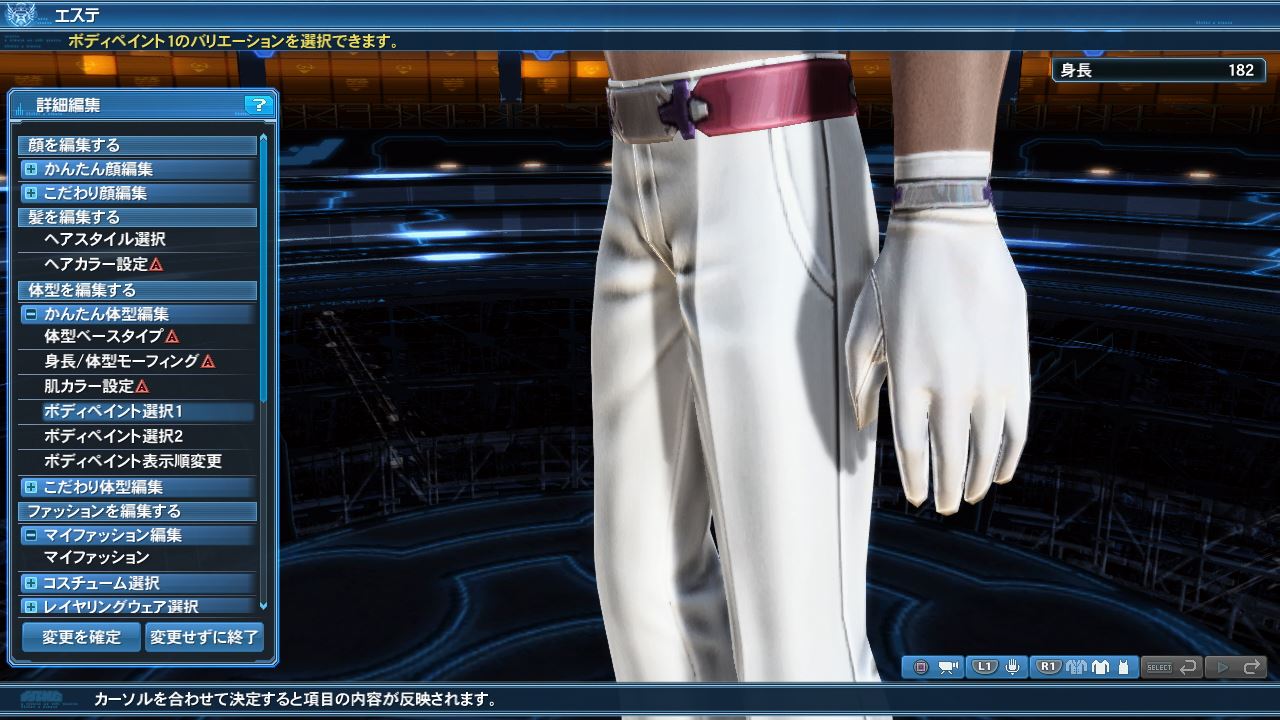Open マイファッション entry
This screenshot has height=720, width=1280.
coord(97,557)
